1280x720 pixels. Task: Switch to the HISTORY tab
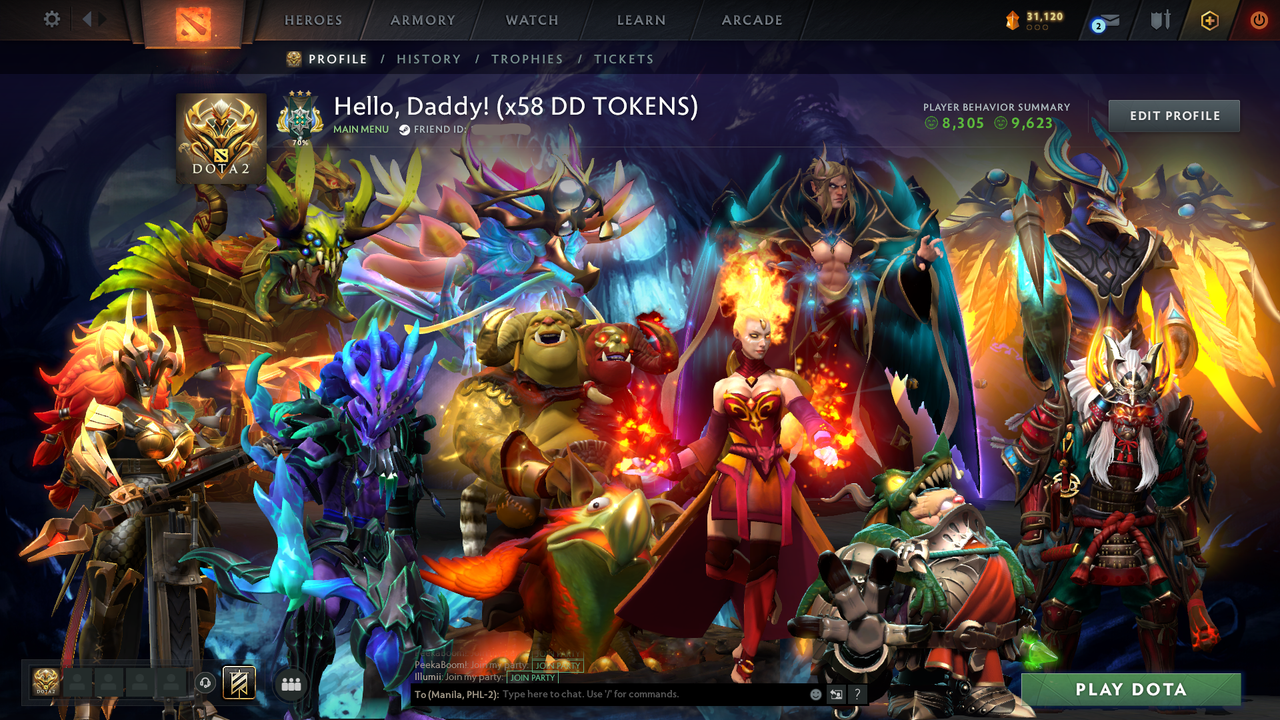(x=429, y=59)
